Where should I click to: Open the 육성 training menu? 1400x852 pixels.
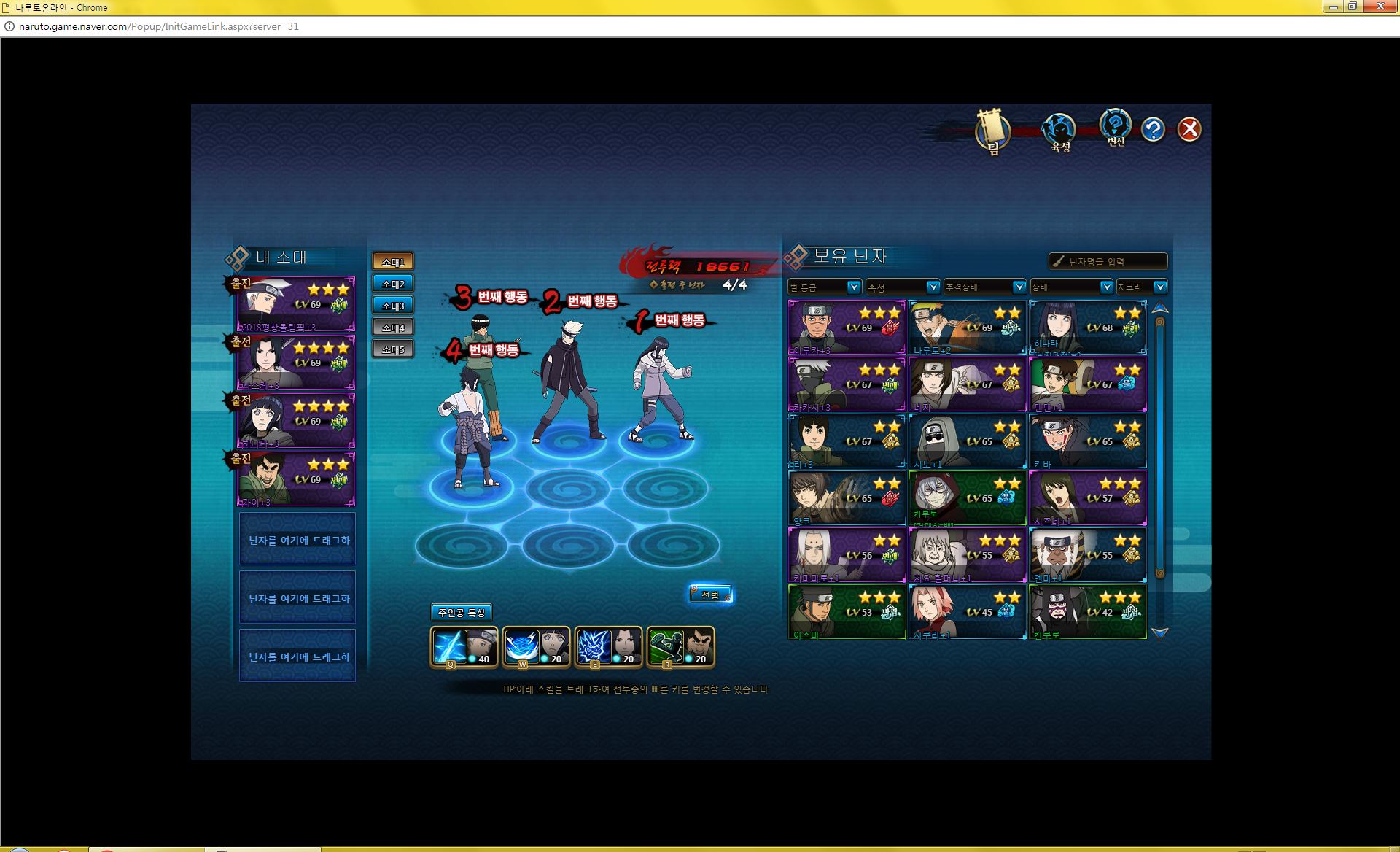coord(1059,132)
